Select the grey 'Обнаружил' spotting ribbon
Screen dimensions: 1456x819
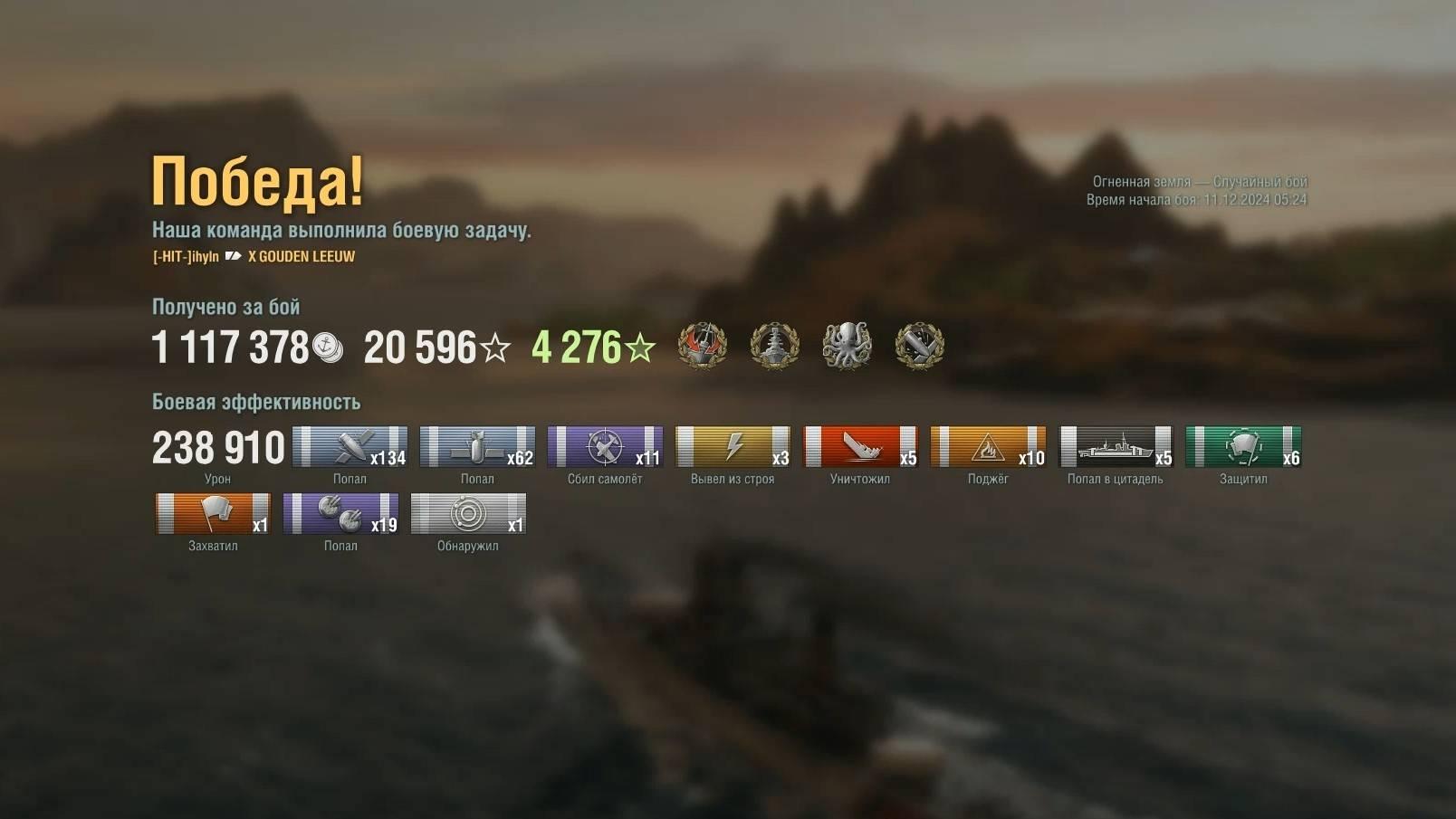tap(468, 514)
